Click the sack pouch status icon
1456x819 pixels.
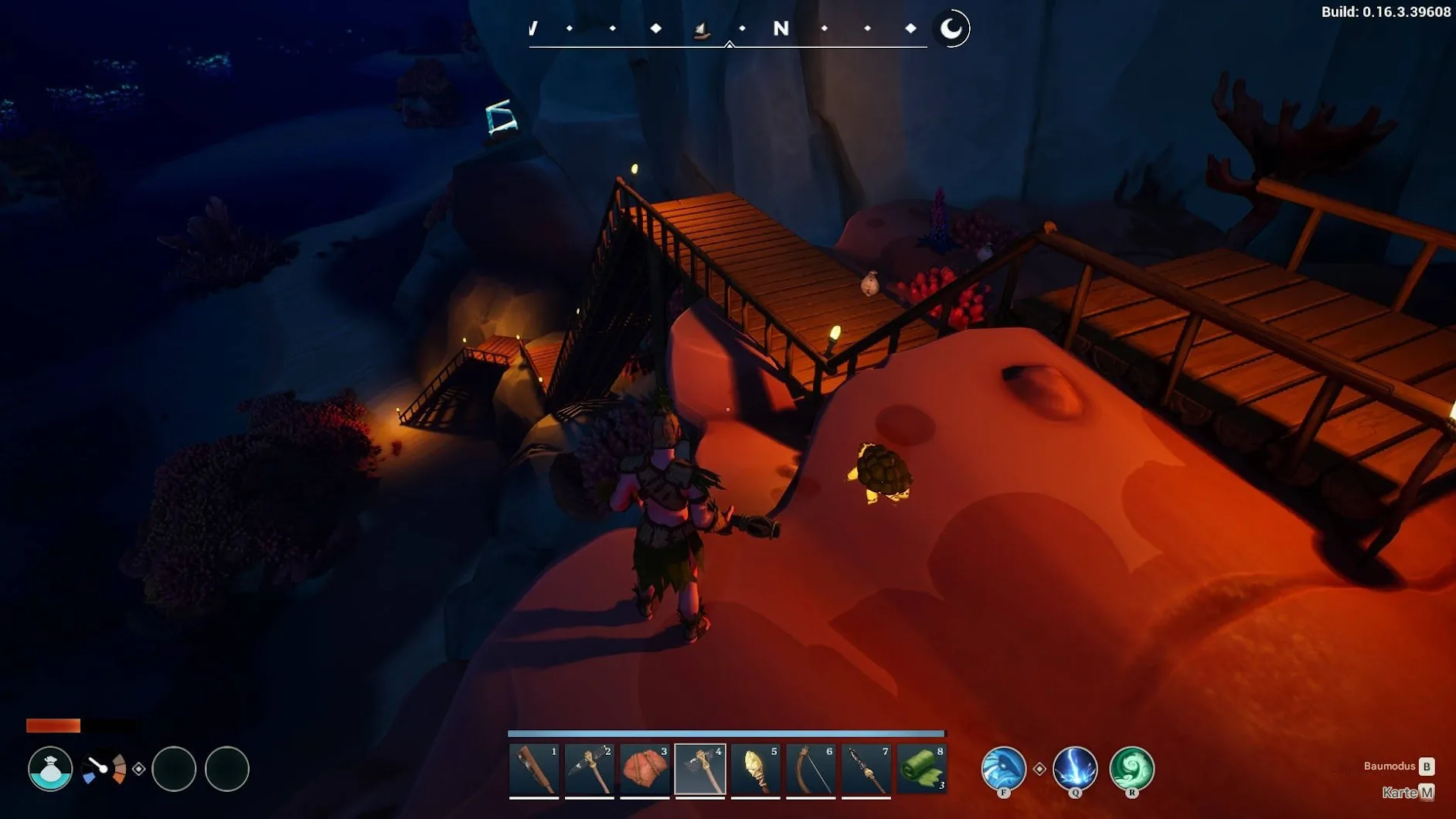(50, 769)
